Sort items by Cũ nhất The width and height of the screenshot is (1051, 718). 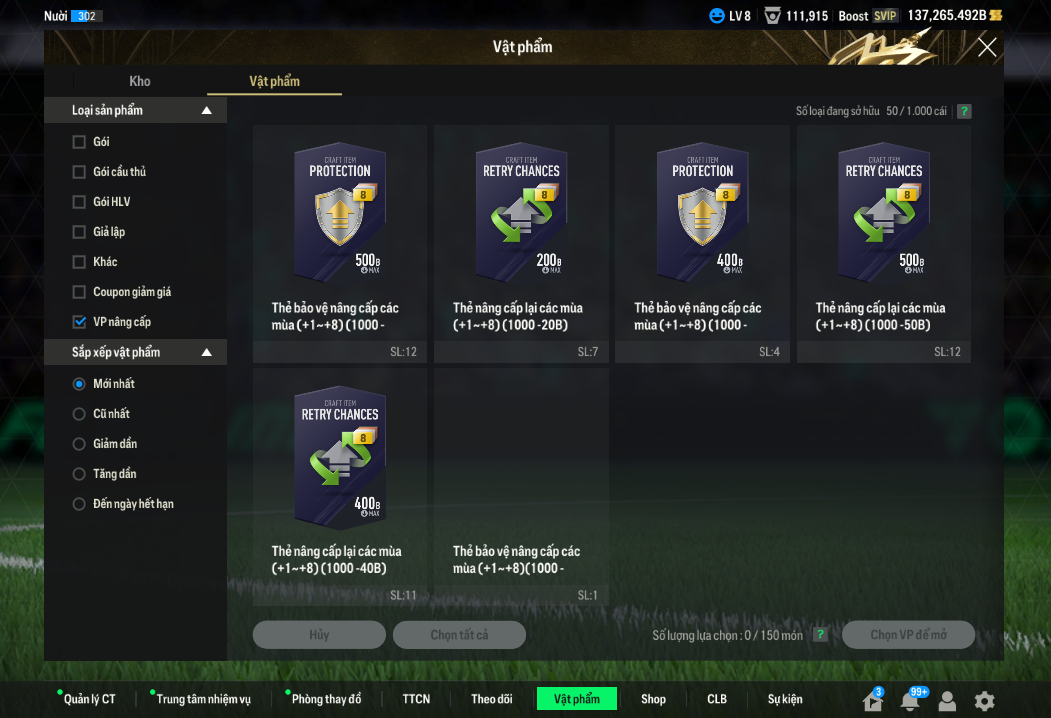(x=79, y=414)
